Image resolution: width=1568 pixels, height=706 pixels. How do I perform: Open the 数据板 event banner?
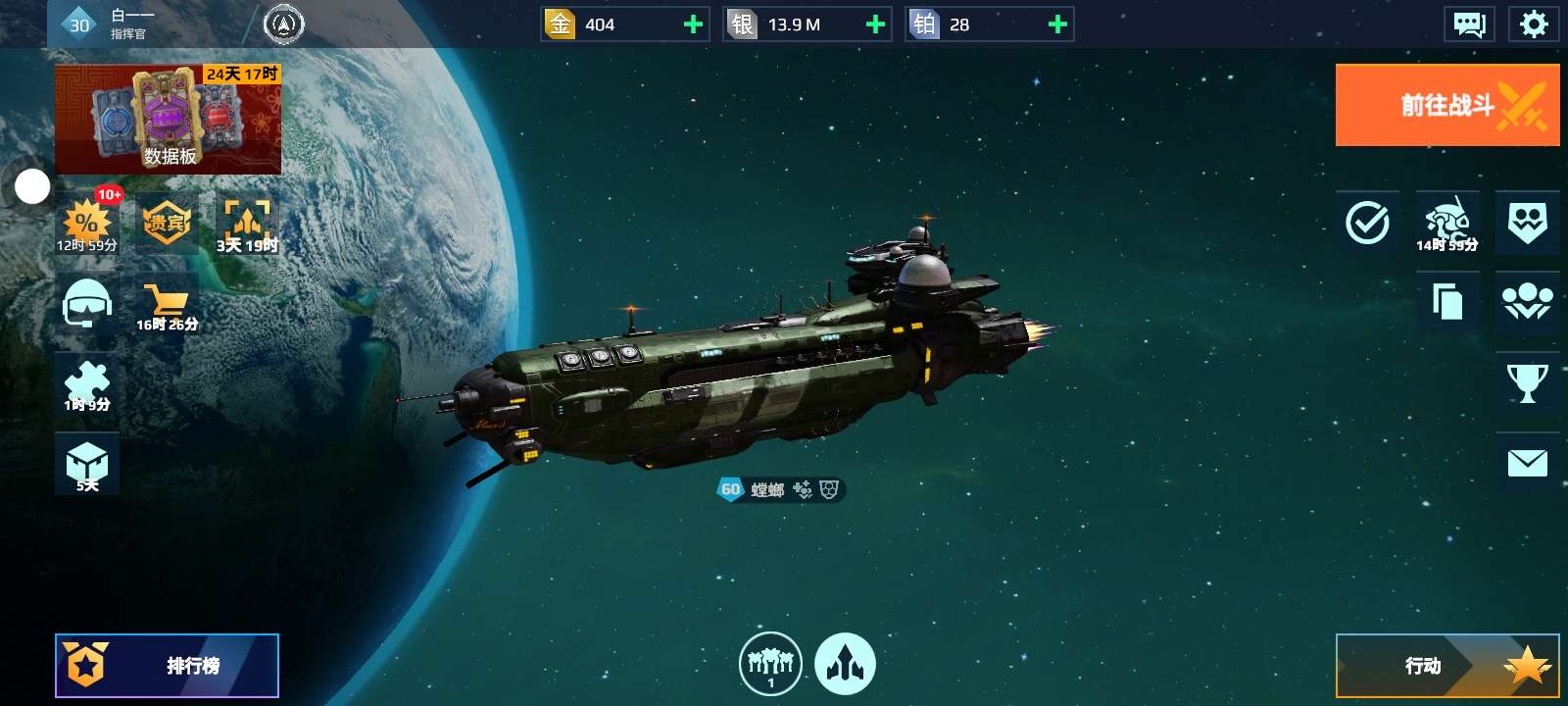click(x=168, y=120)
